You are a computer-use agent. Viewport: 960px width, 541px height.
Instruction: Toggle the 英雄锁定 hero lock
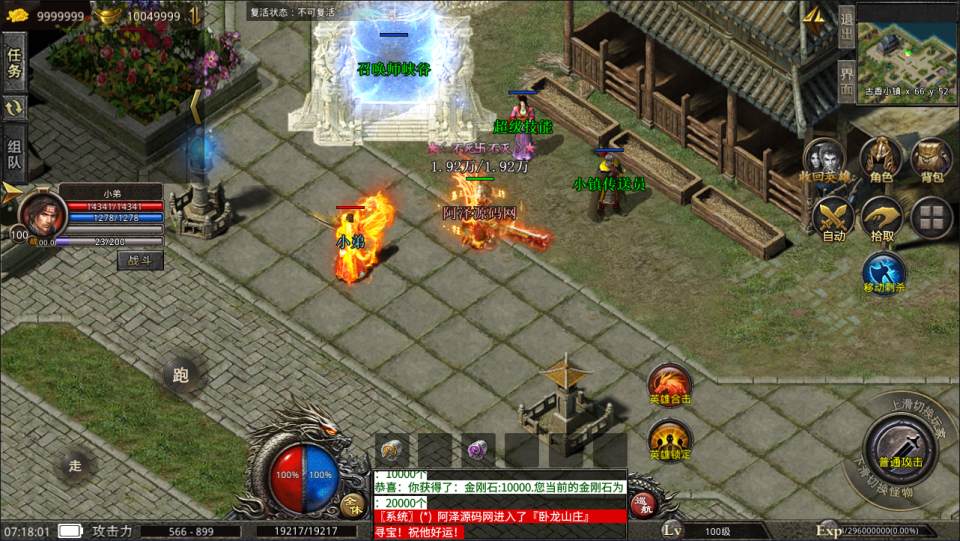669,440
